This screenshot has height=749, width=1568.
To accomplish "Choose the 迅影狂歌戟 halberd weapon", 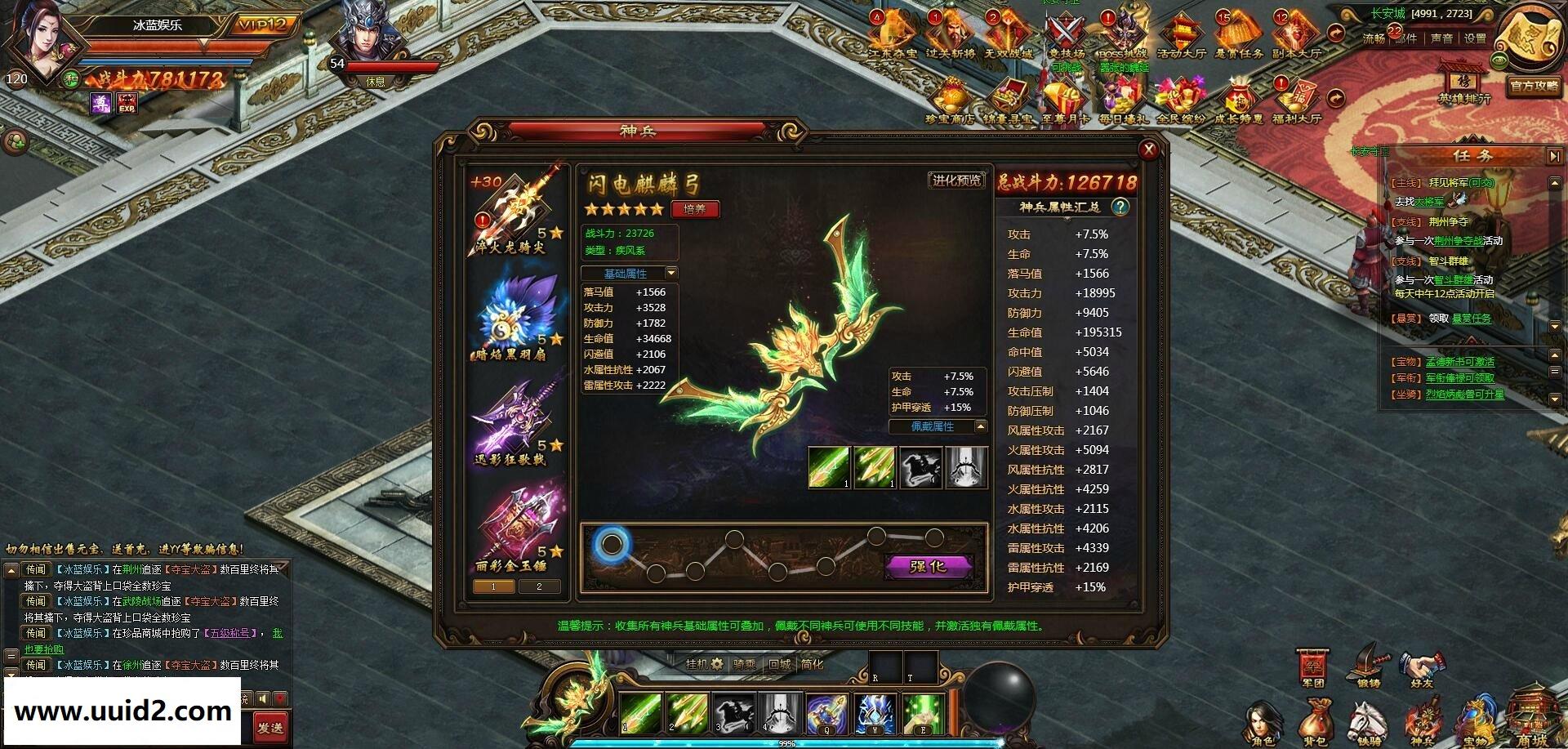I will 513,421.
